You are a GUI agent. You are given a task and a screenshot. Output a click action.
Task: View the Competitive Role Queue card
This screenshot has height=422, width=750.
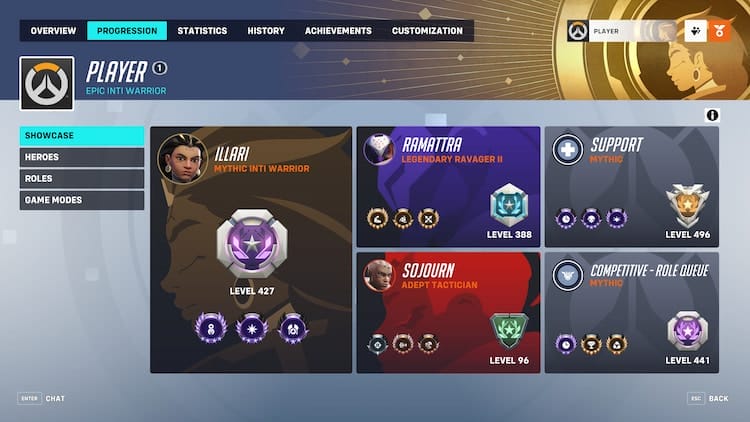pos(631,312)
